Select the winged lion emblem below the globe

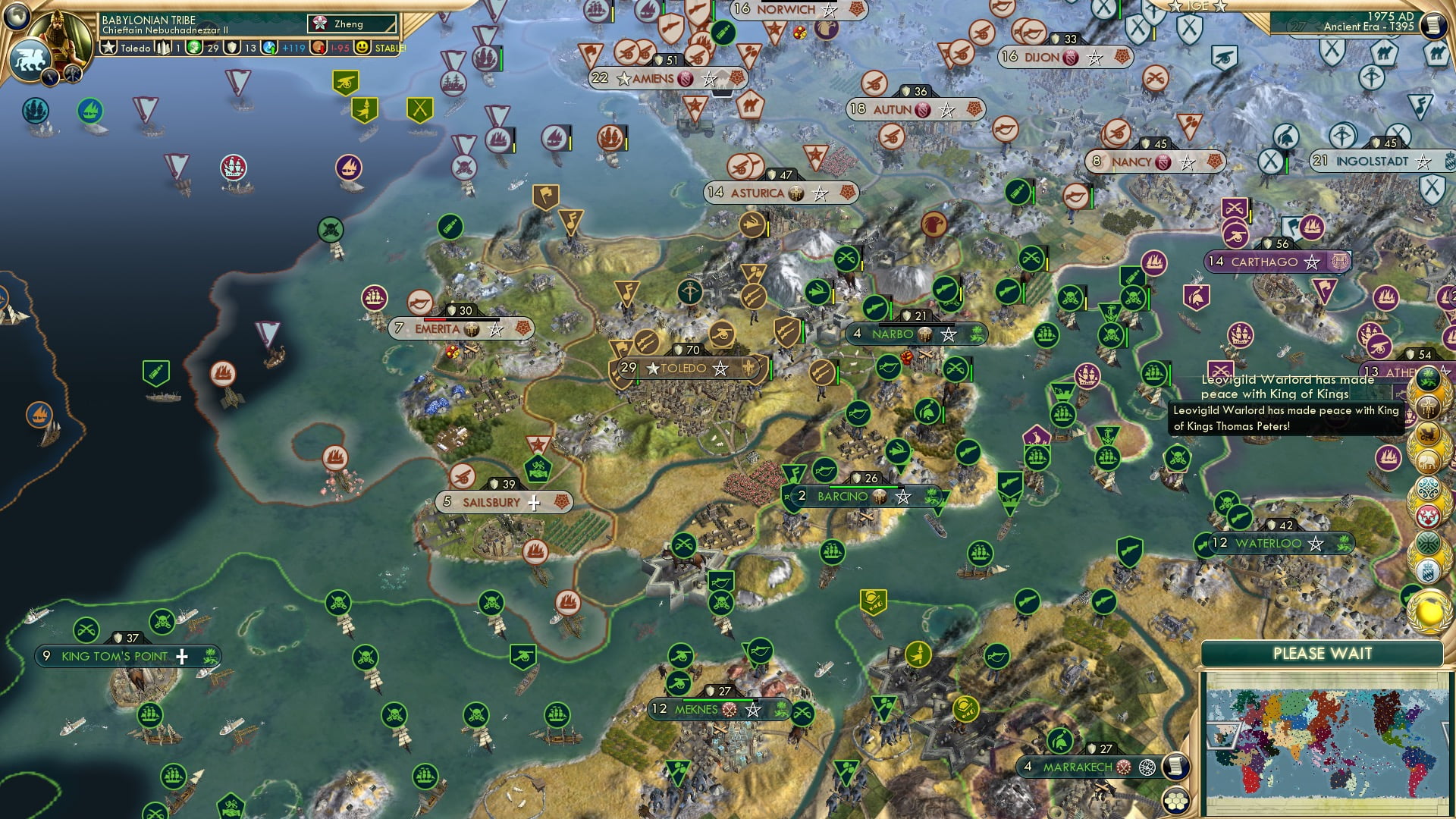tap(30, 61)
